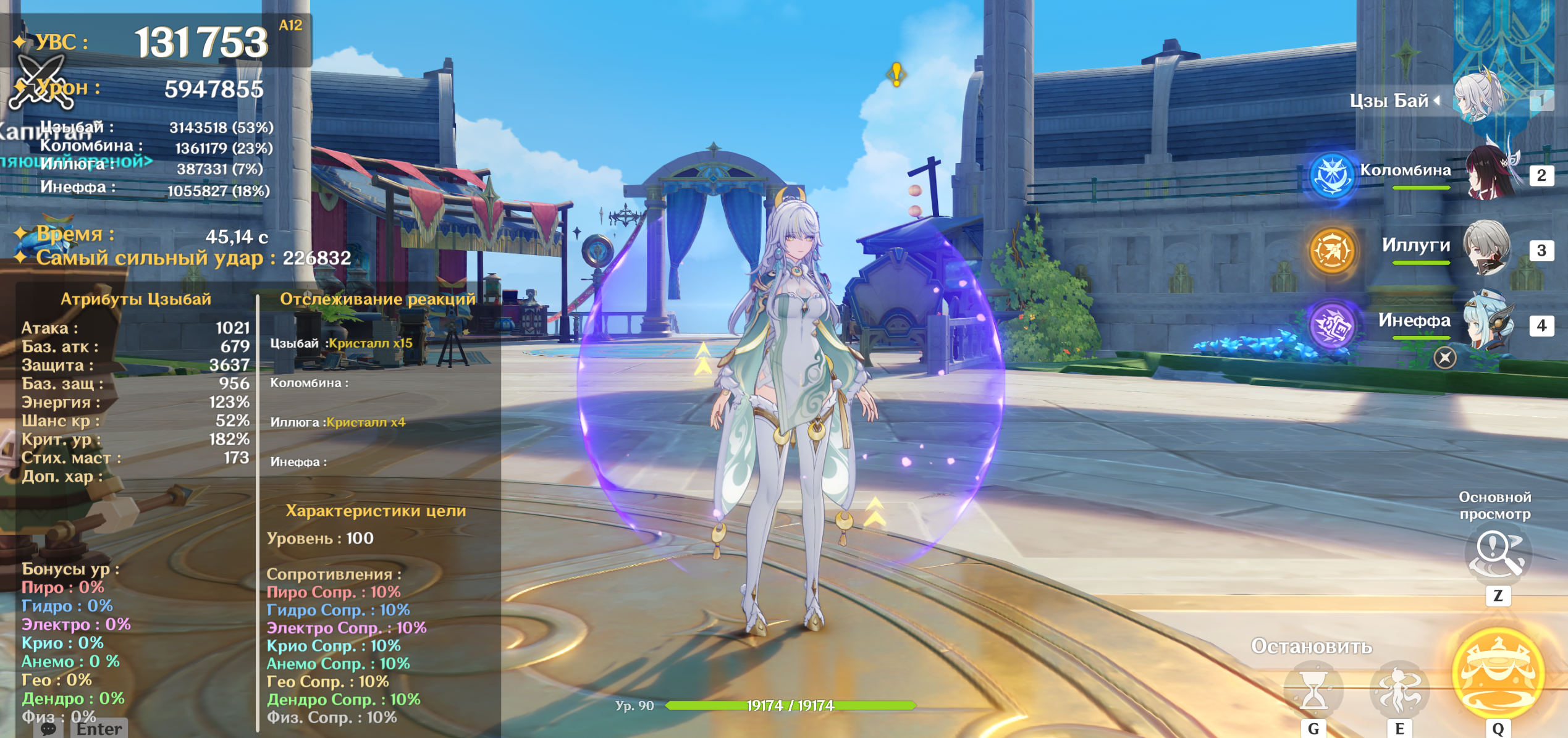This screenshot has height=738, width=1568.
Task: Trigger Коломбина's blue elemental burst icon
Action: pyautogui.click(x=1331, y=175)
